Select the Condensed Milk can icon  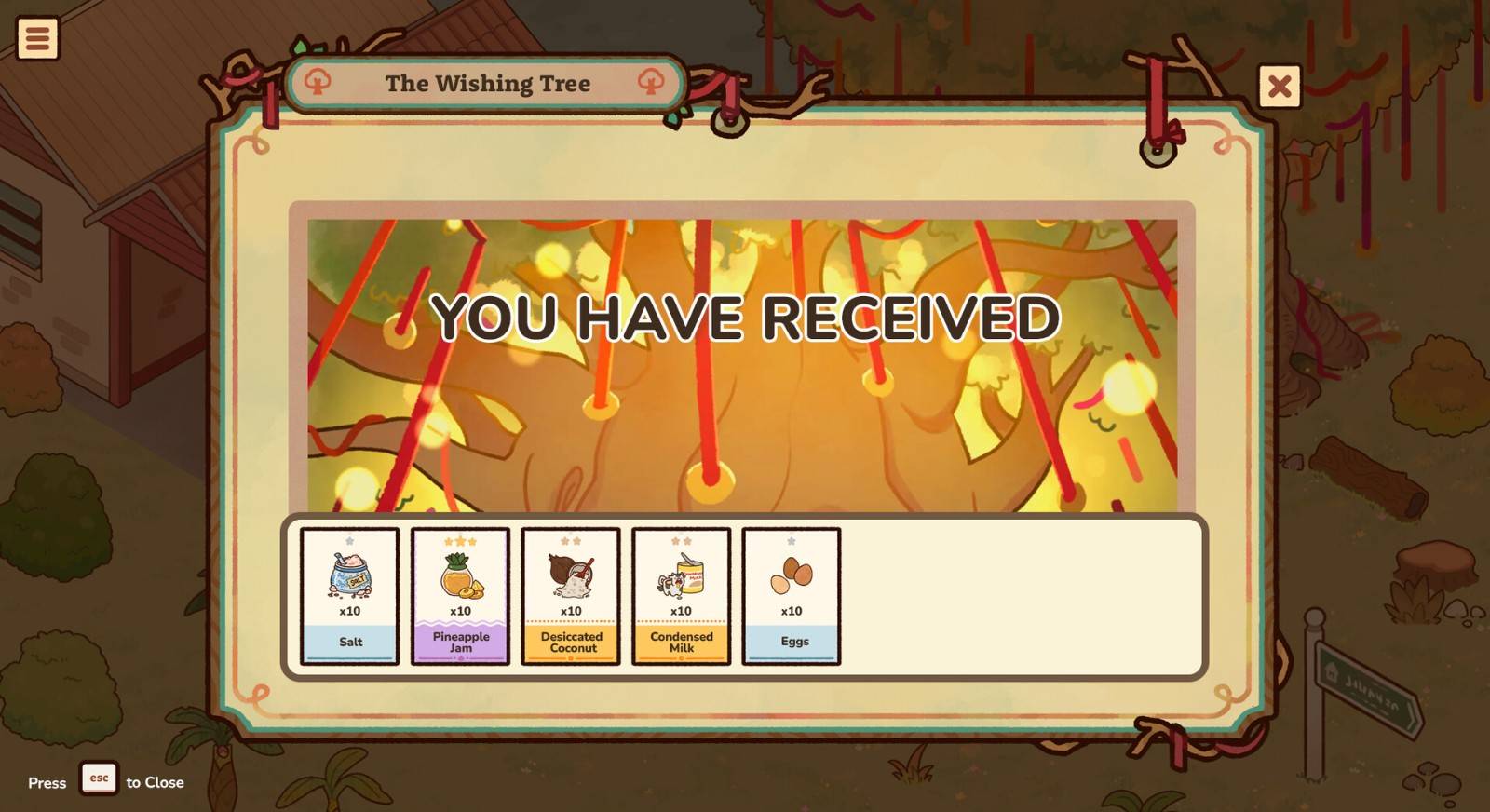(681, 577)
